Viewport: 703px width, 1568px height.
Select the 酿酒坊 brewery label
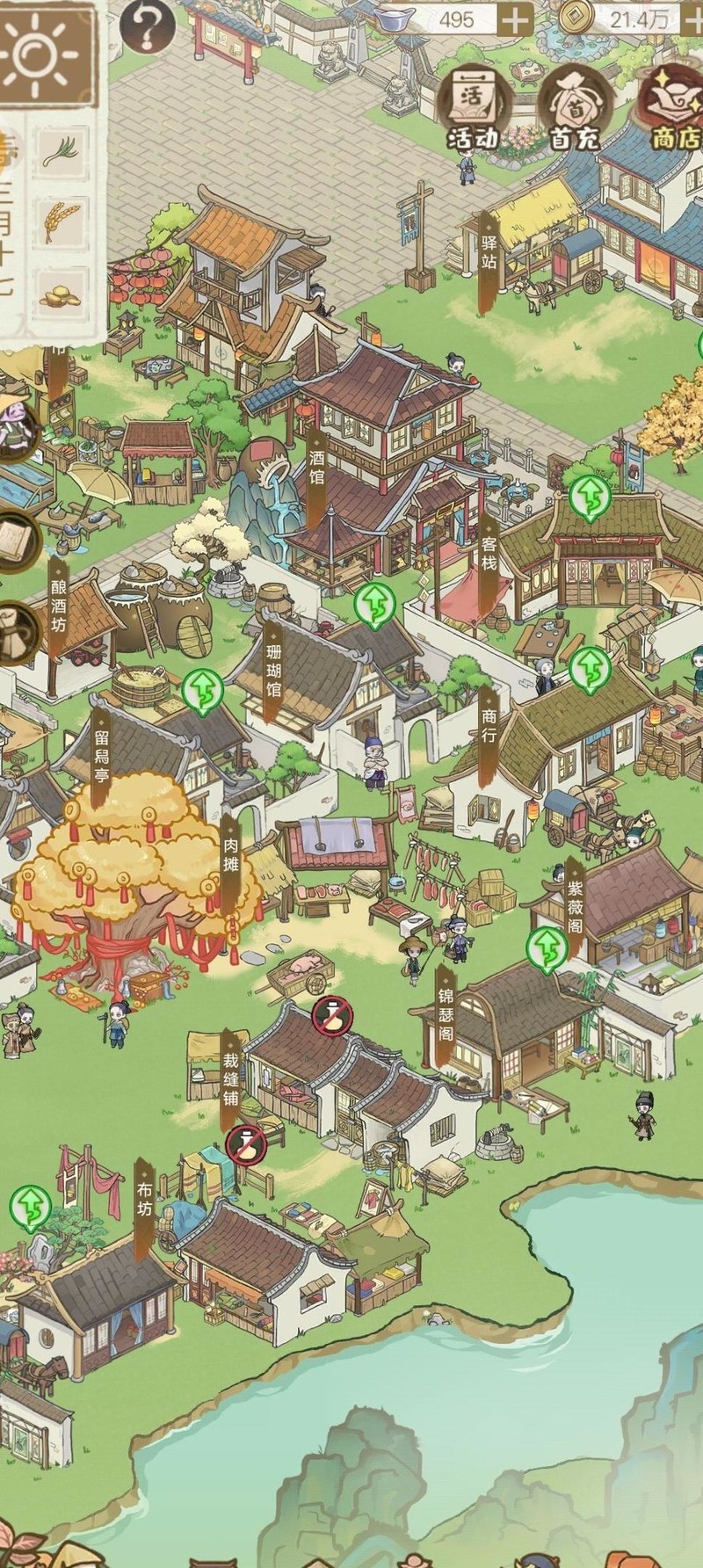click(x=58, y=606)
